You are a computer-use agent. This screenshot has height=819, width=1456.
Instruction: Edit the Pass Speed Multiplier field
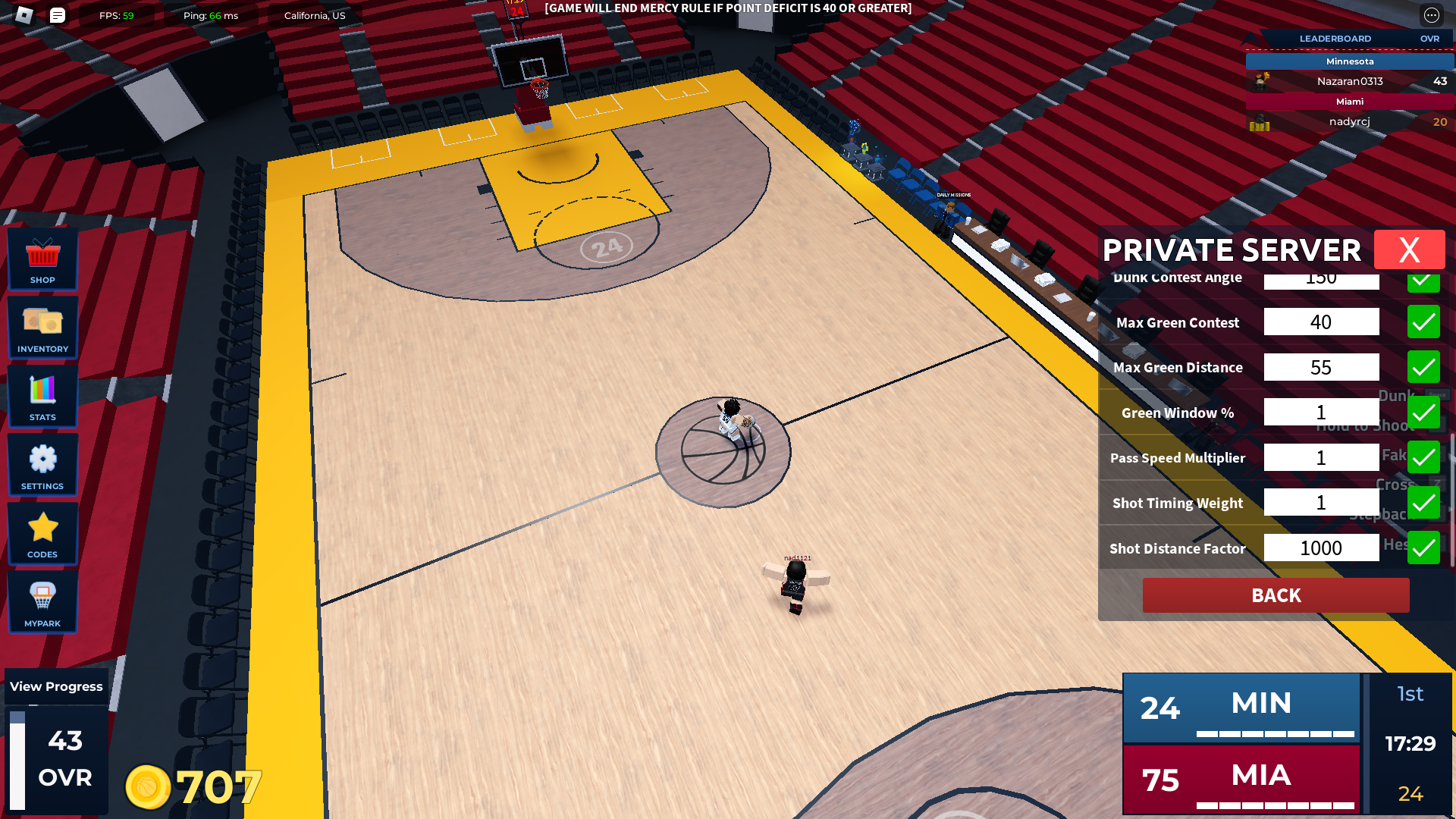coord(1321,457)
